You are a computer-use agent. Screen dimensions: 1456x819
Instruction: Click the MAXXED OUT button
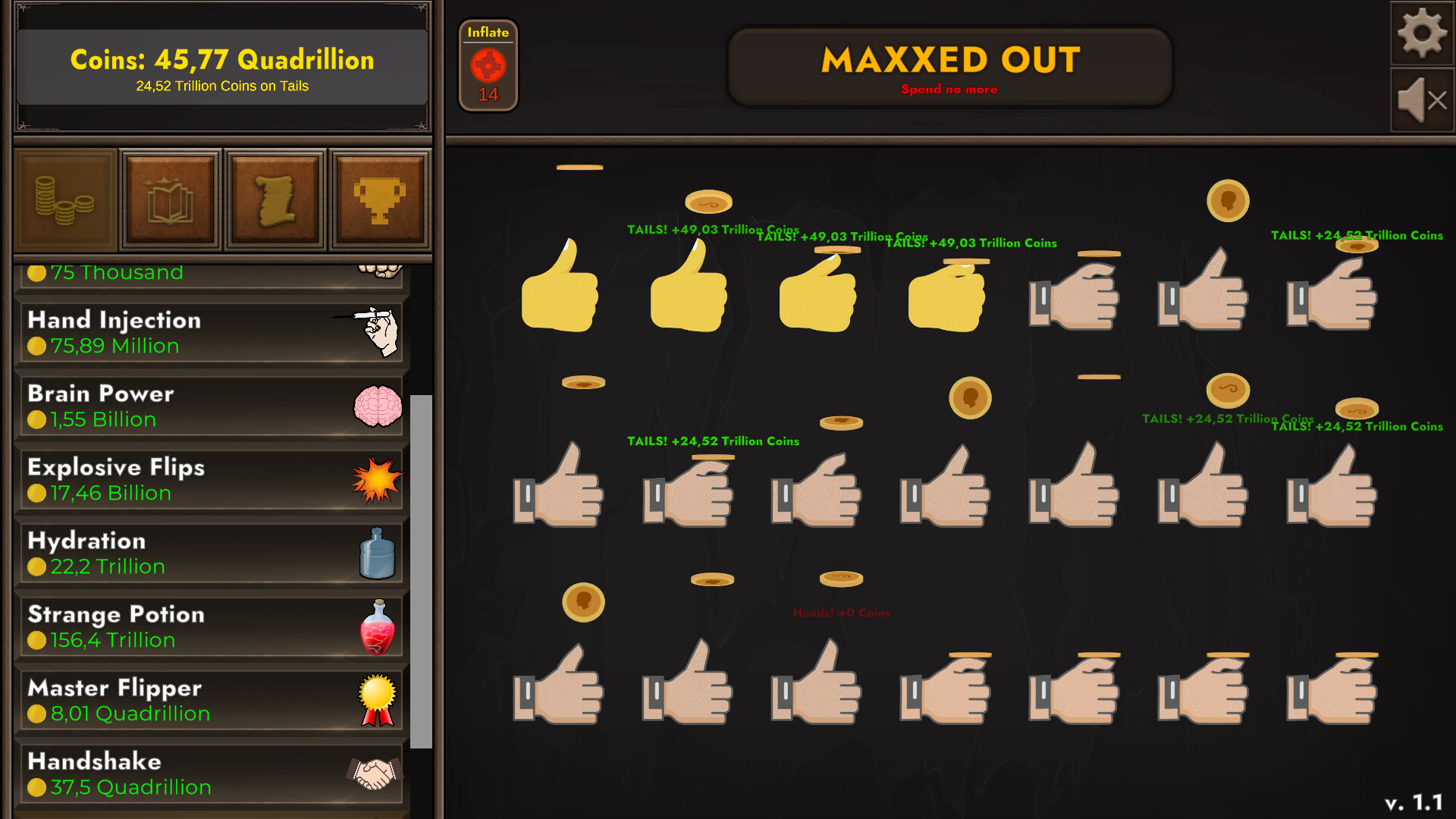pyautogui.click(x=949, y=65)
